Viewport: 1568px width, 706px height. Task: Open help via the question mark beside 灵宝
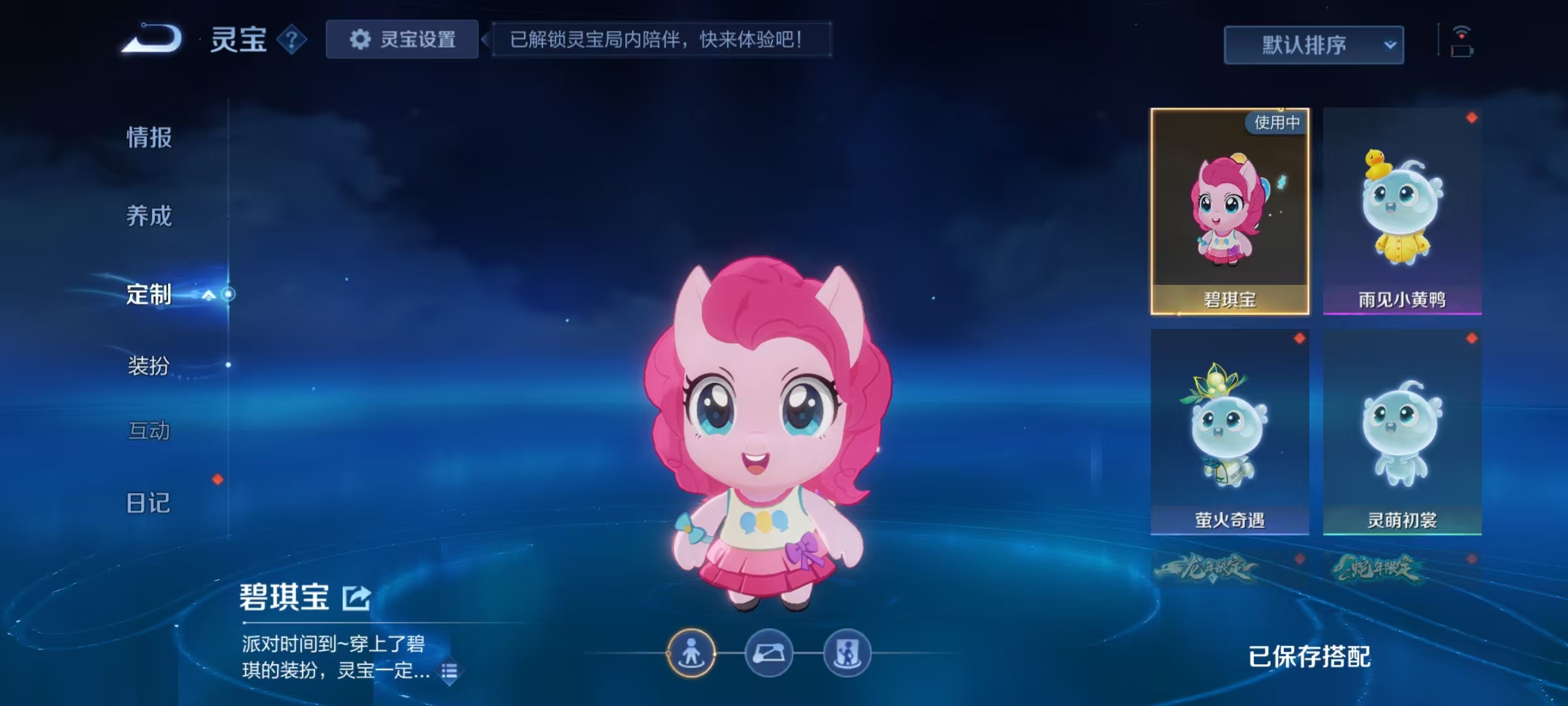292,41
